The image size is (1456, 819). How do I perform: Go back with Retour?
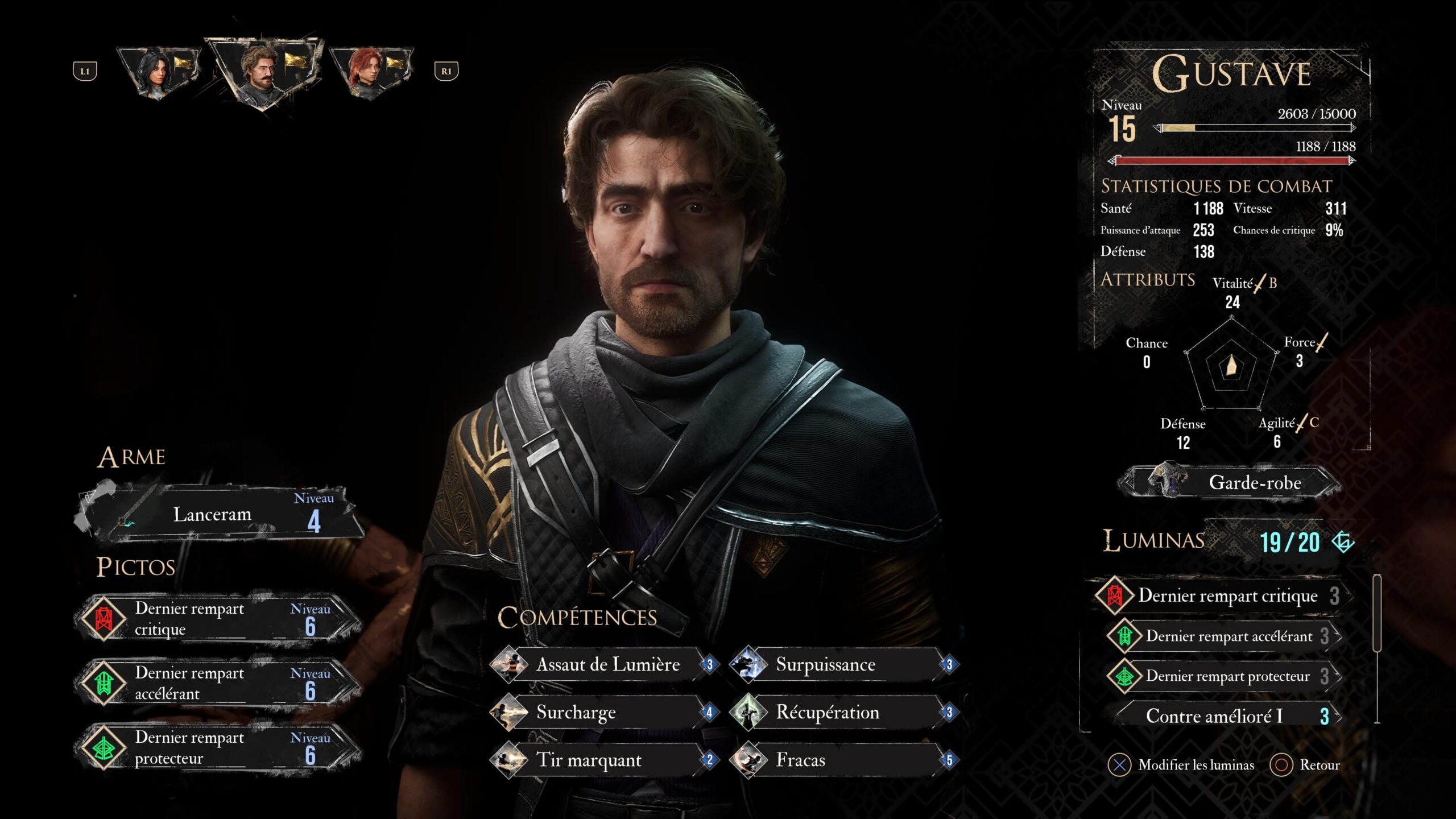1305,765
